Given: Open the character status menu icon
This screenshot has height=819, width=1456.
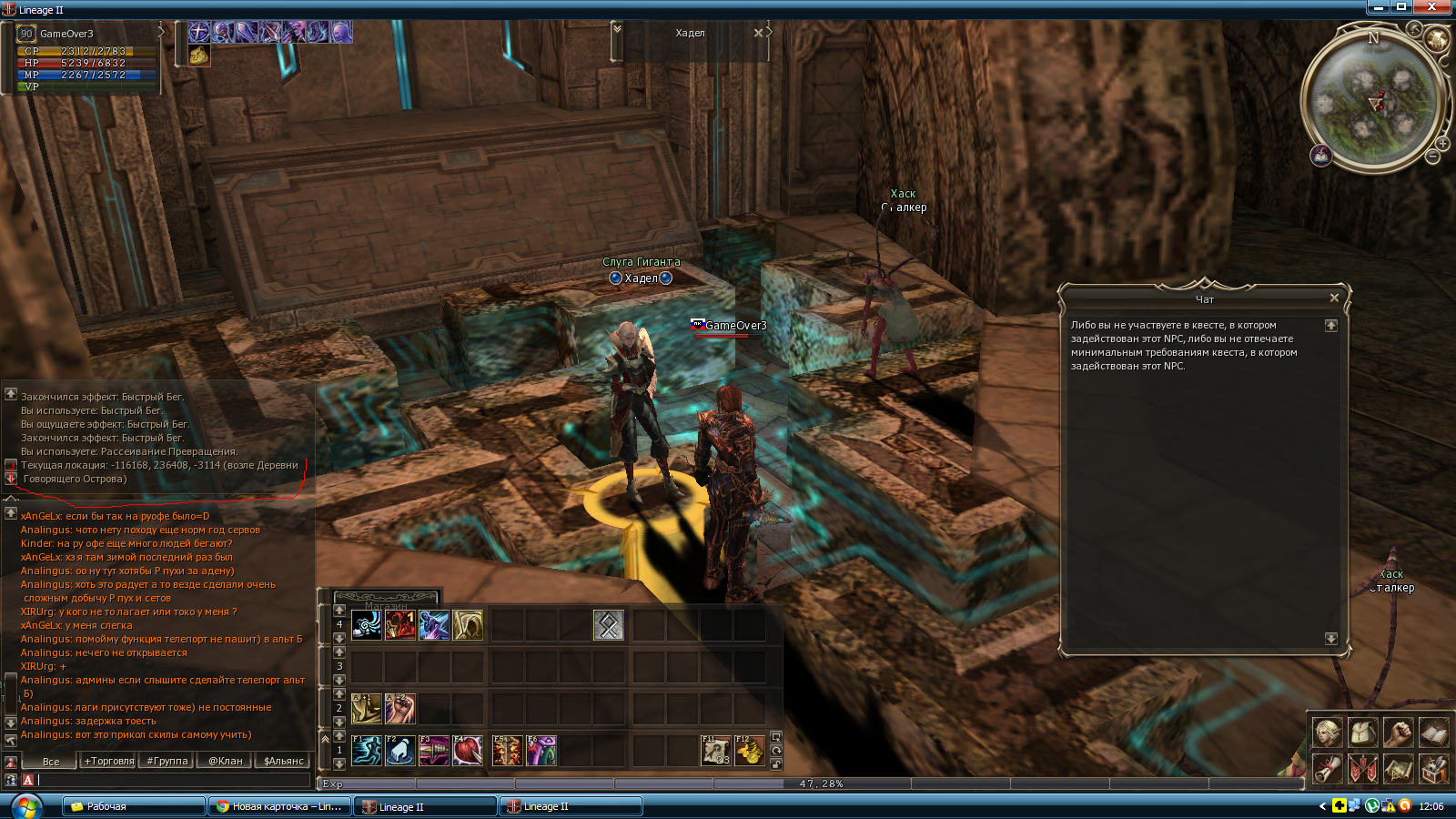Looking at the screenshot, I should coord(1327,732).
